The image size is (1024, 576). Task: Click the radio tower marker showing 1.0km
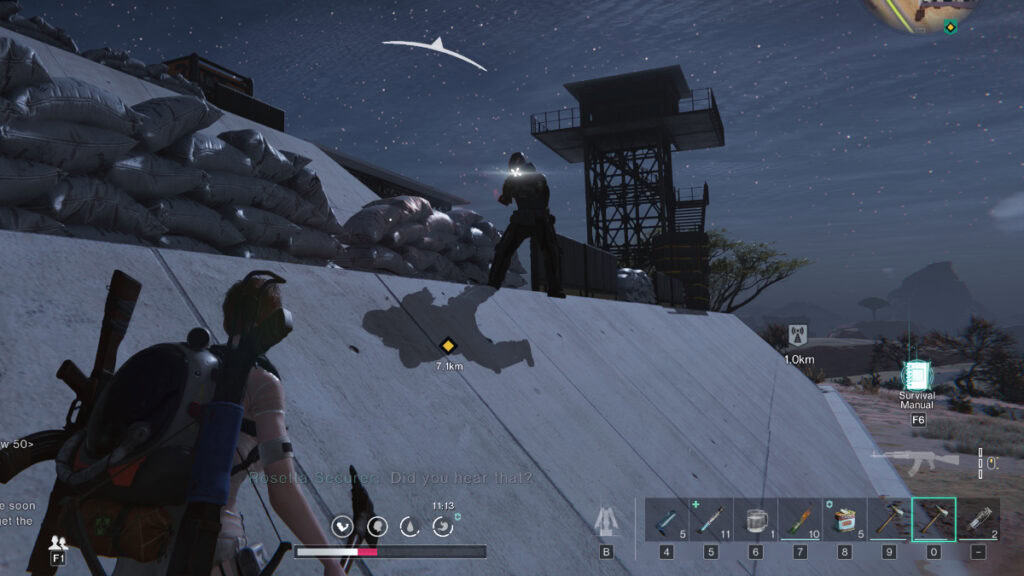coord(797,335)
